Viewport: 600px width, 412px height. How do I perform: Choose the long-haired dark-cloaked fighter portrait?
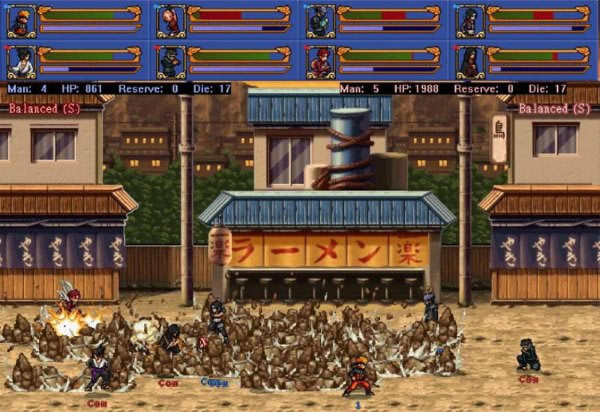[x=470, y=61]
